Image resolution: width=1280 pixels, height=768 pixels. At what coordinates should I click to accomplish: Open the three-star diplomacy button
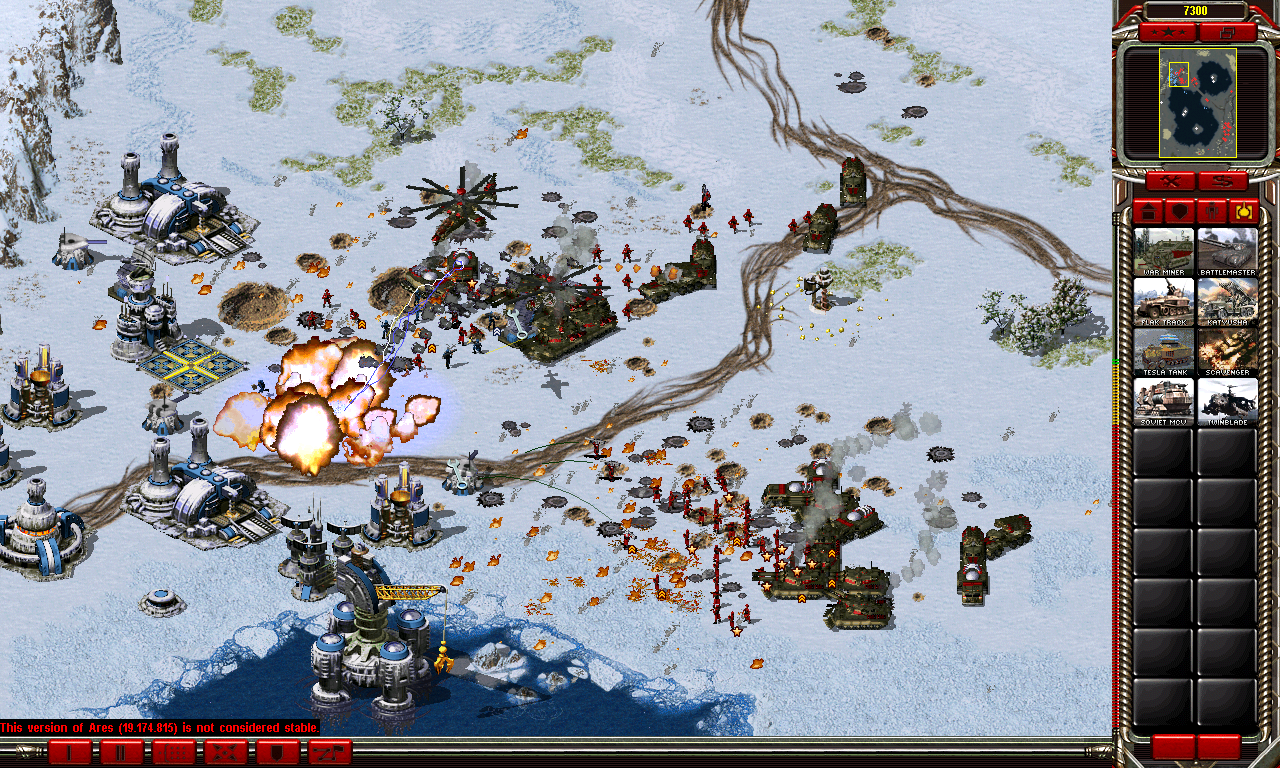(1166, 33)
